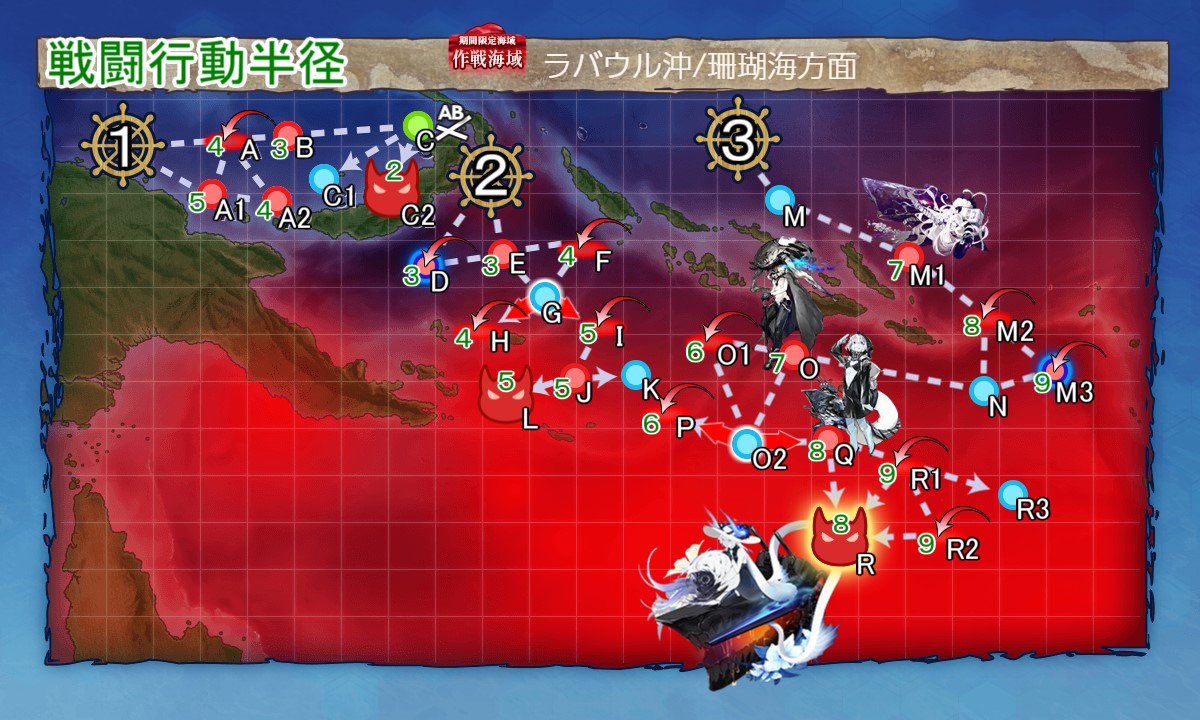Click the blue node O2 marker
This screenshot has width=1200, height=720.
pyautogui.click(x=746, y=443)
